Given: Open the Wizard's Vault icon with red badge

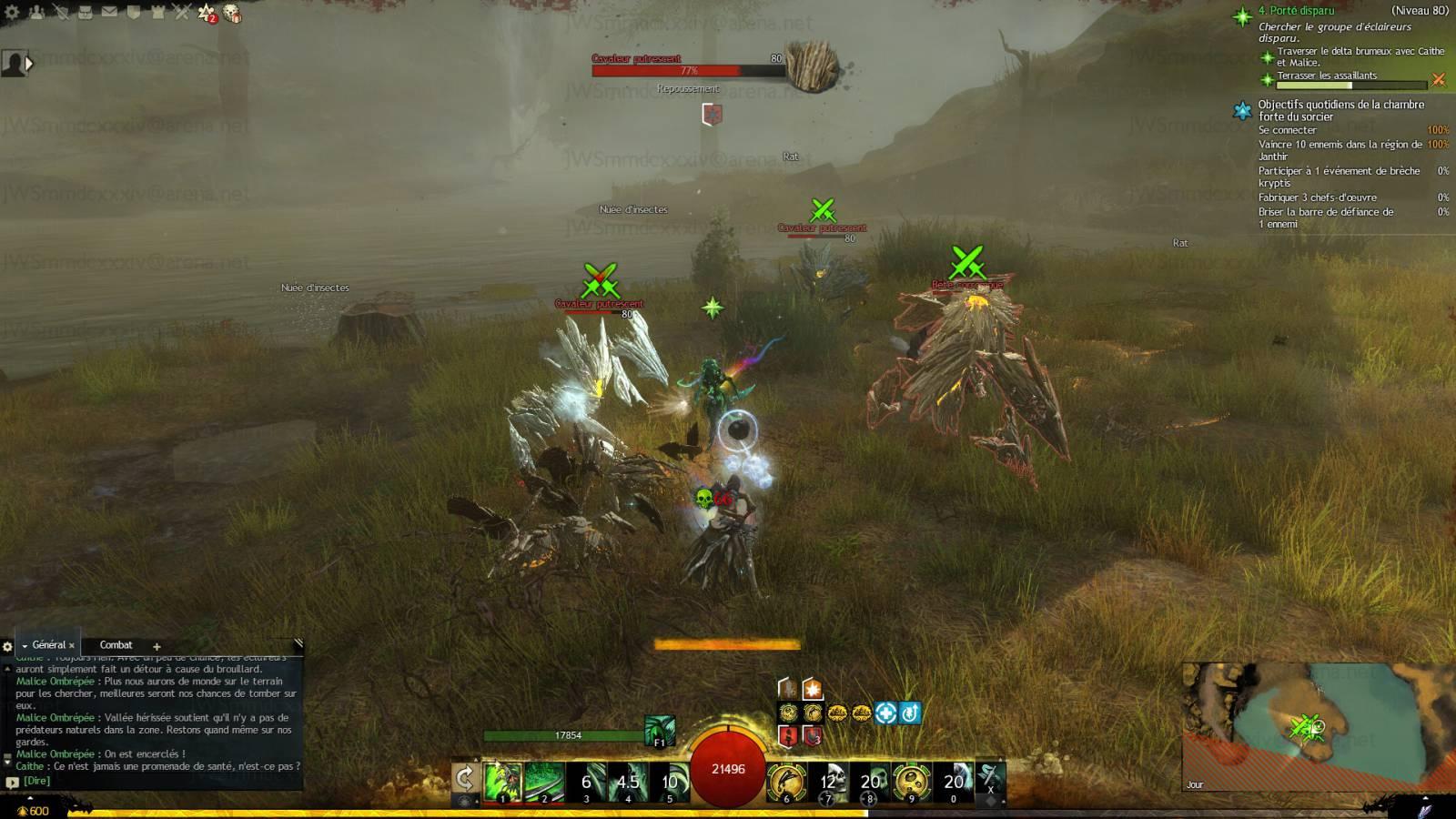Looking at the screenshot, I should [x=207, y=13].
